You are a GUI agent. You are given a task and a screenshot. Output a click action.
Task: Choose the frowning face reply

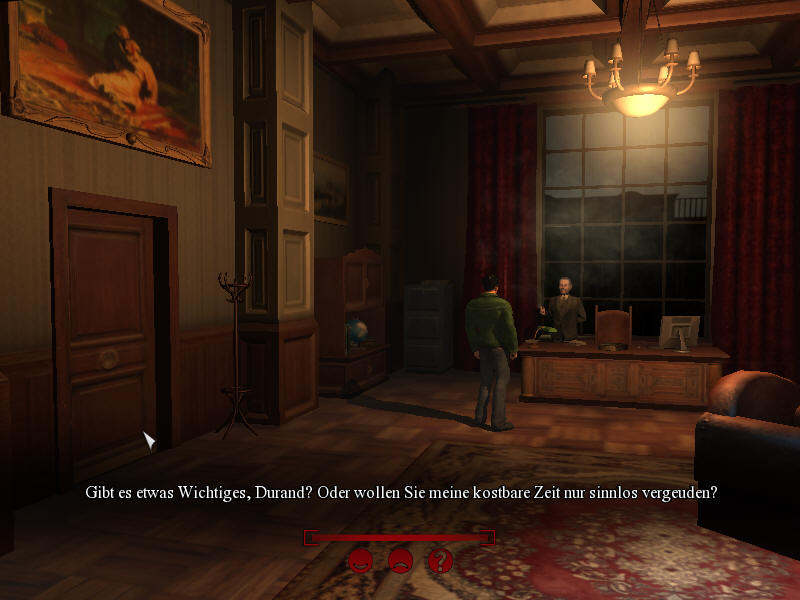[x=400, y=561]
